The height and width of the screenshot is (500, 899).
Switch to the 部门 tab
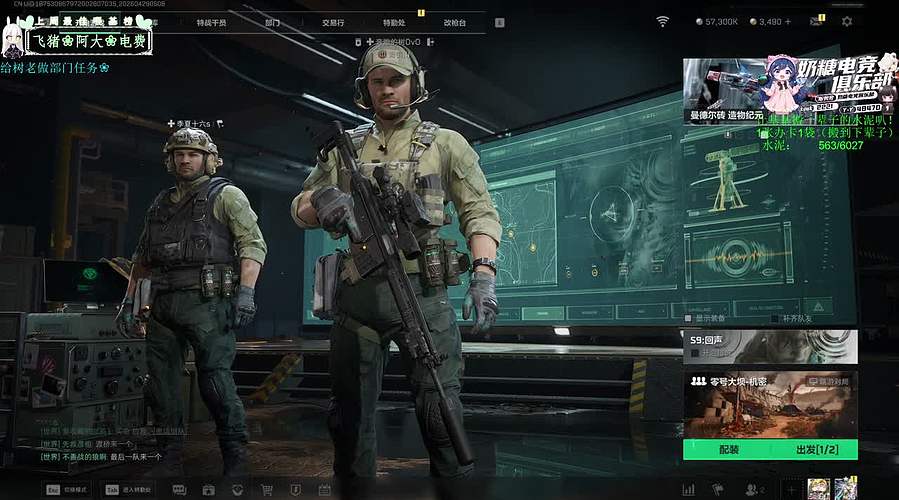(273, 21)
